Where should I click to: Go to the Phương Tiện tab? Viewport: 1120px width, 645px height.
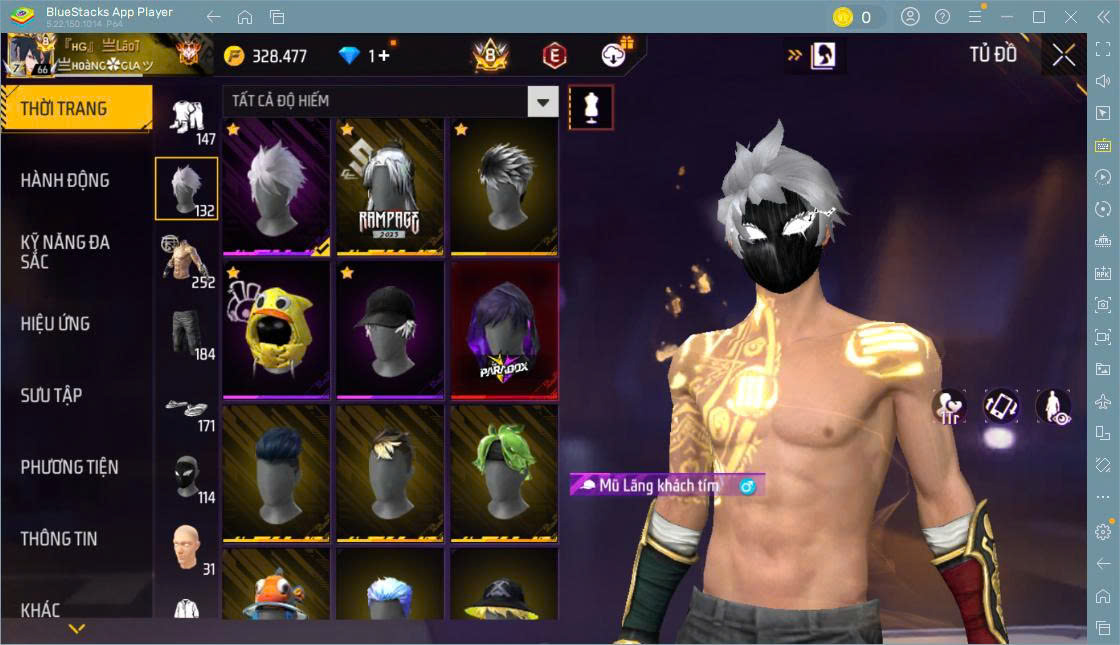click(70, 467)
